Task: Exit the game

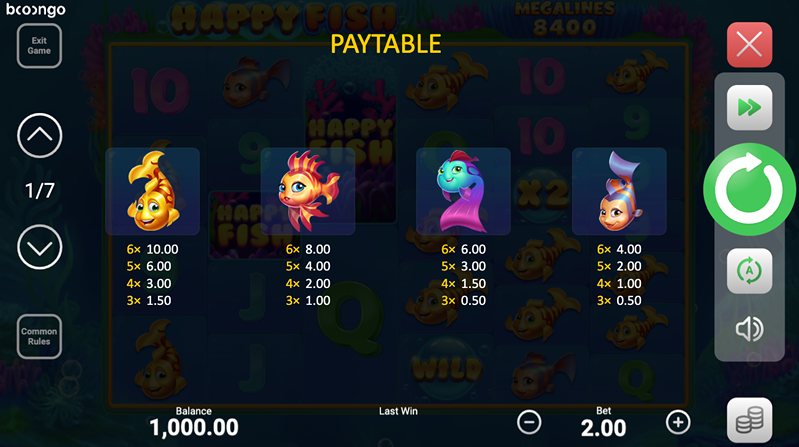Action: [x=39, y=45]
